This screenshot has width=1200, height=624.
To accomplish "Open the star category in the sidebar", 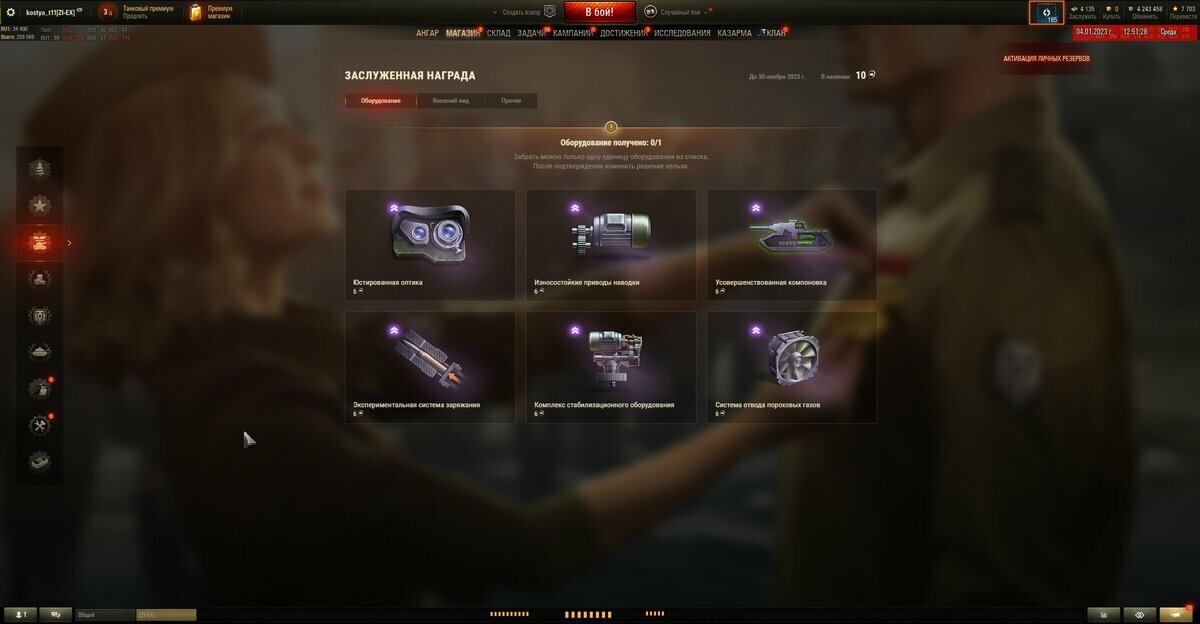I will 40,205.
